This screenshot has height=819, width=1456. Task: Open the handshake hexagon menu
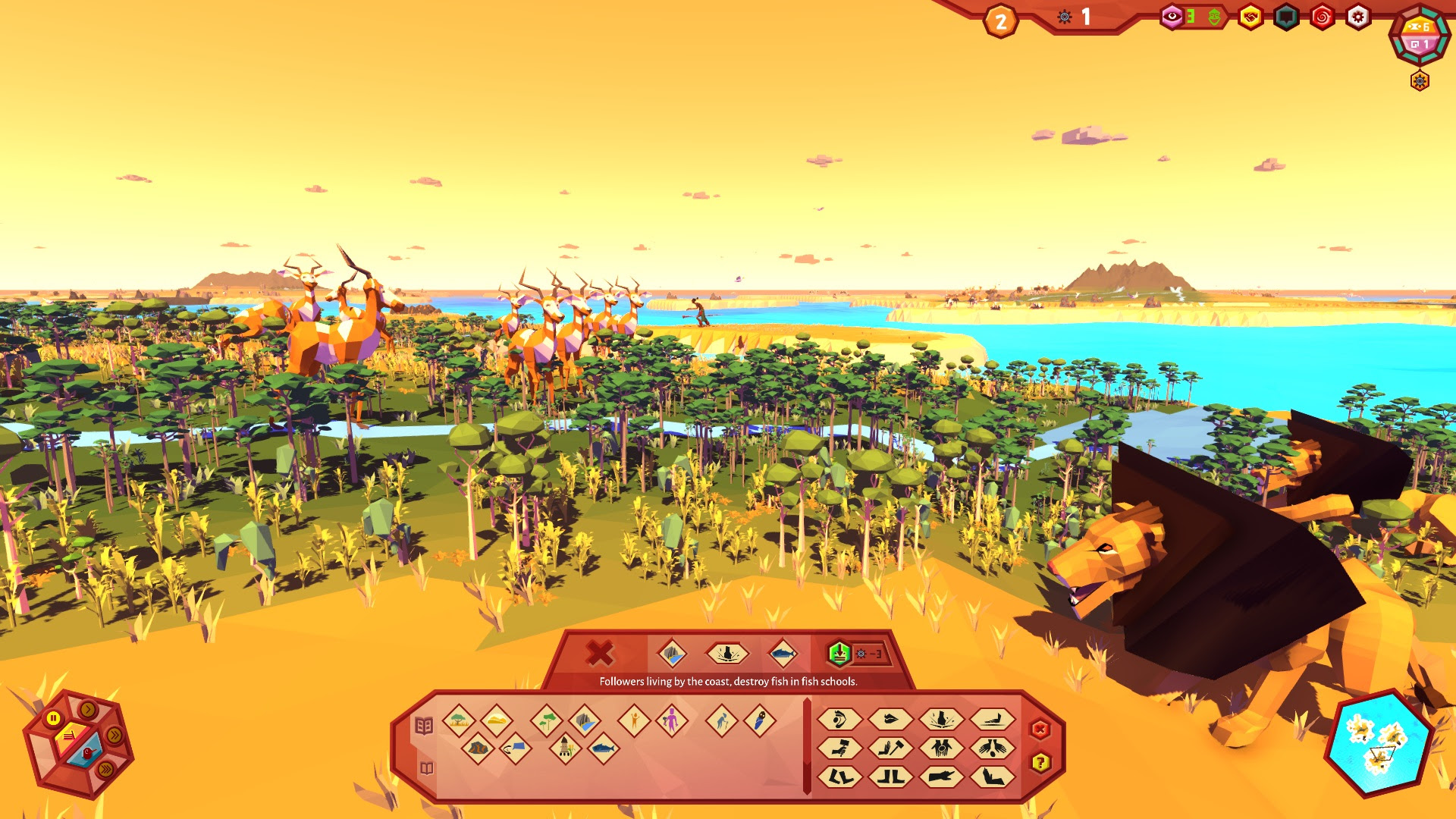[1250, 17]
